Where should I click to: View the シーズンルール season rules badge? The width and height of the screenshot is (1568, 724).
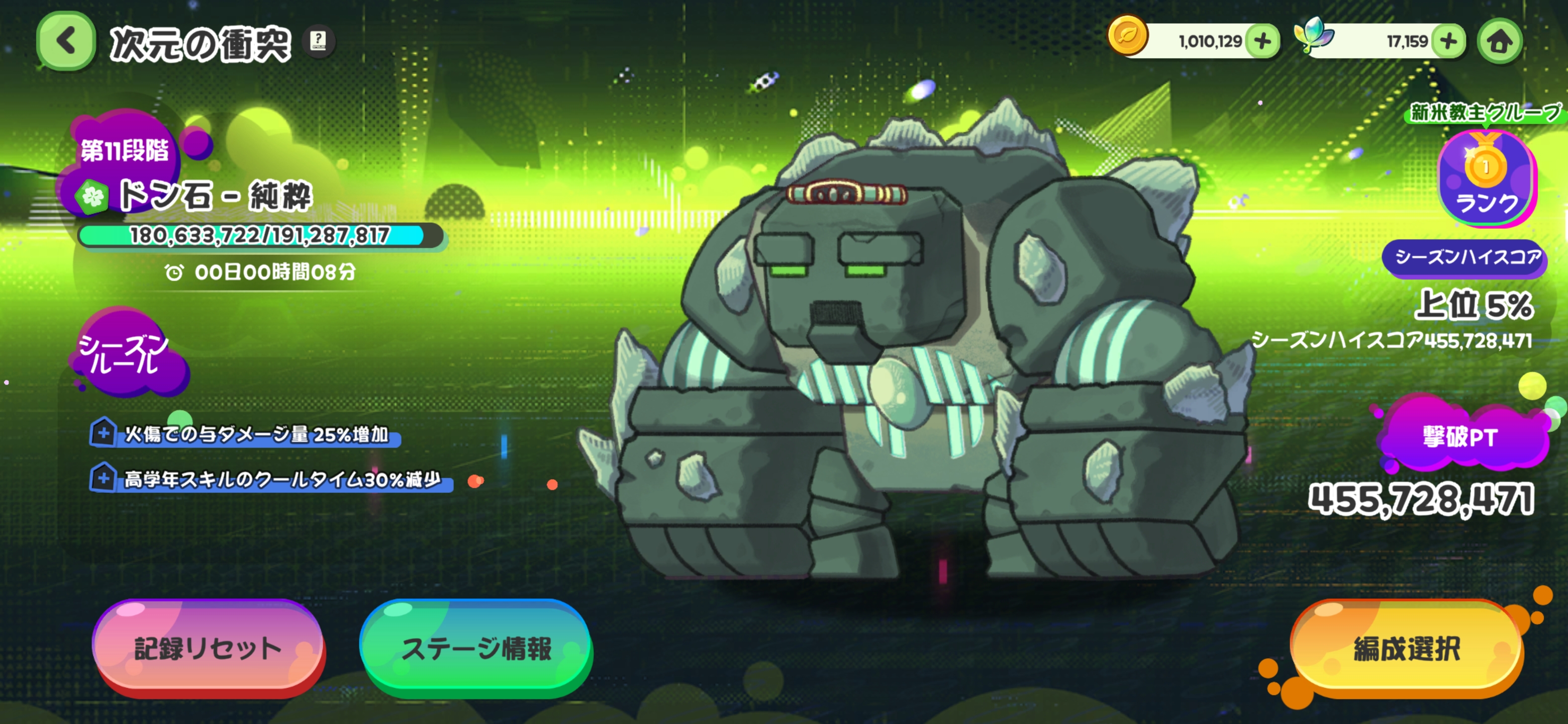tap(126, 354)
